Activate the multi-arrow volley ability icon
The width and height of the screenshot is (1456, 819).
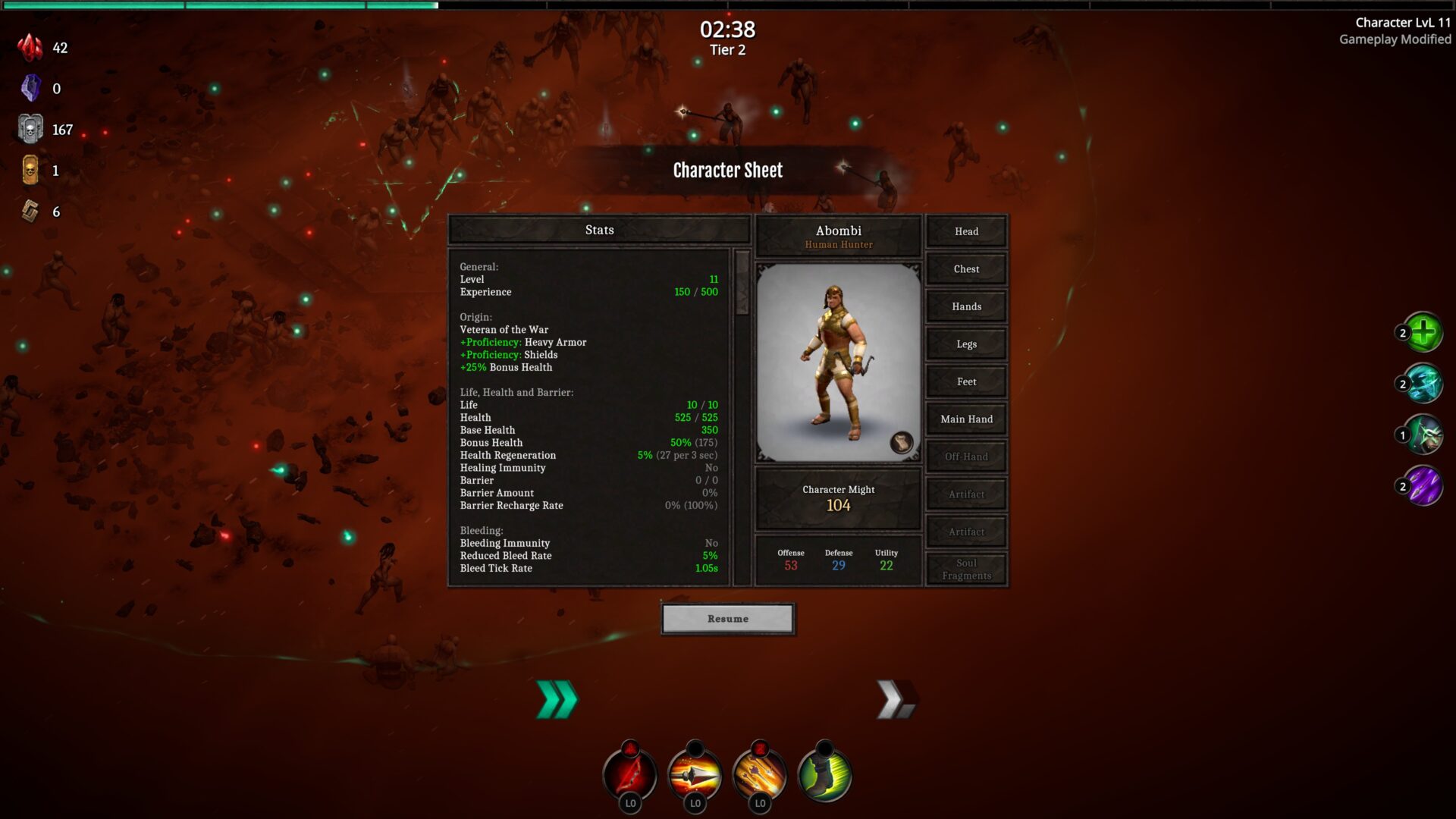[760, 773]
